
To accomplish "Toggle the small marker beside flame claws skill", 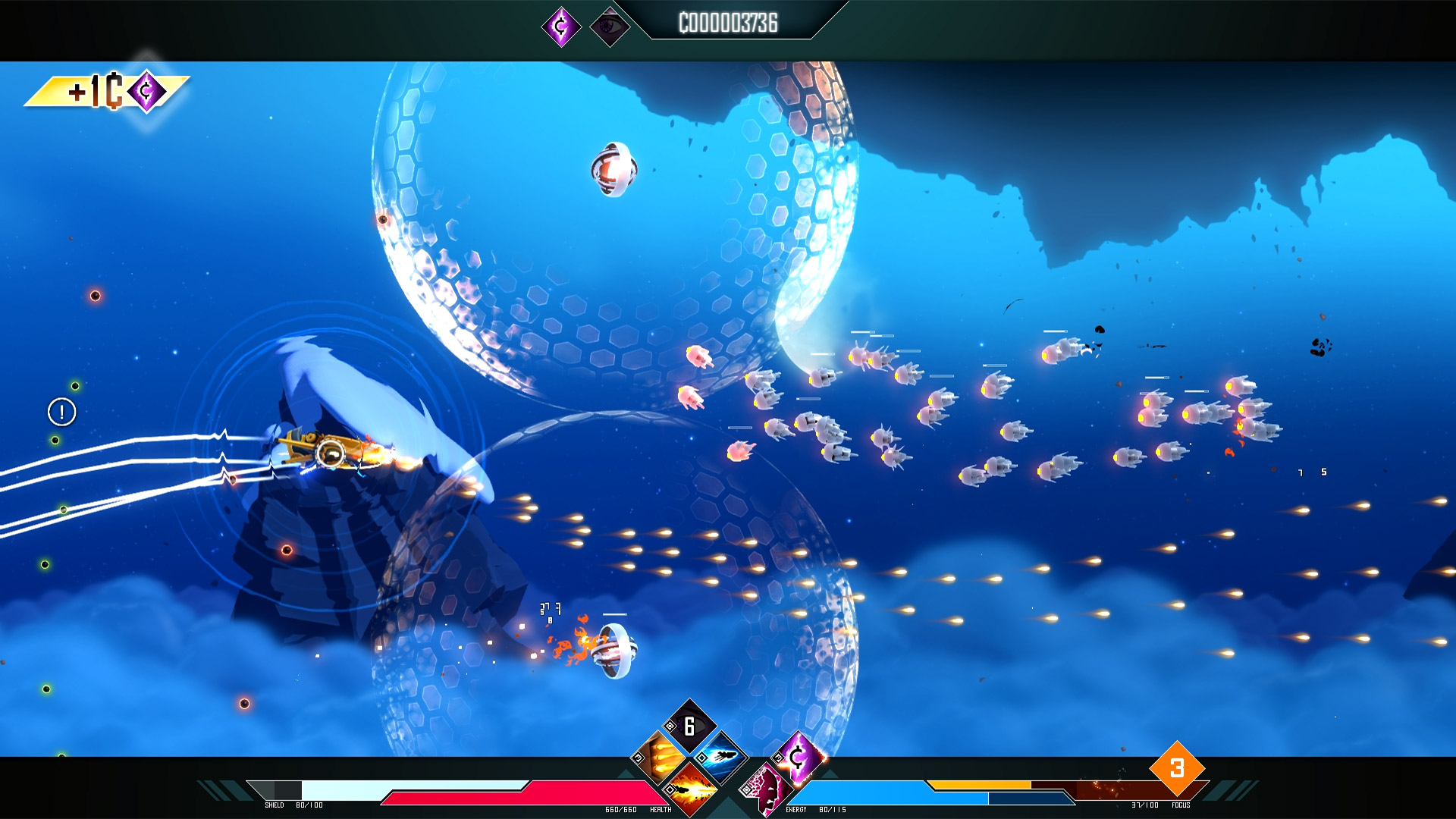I will tap(638, 759).
